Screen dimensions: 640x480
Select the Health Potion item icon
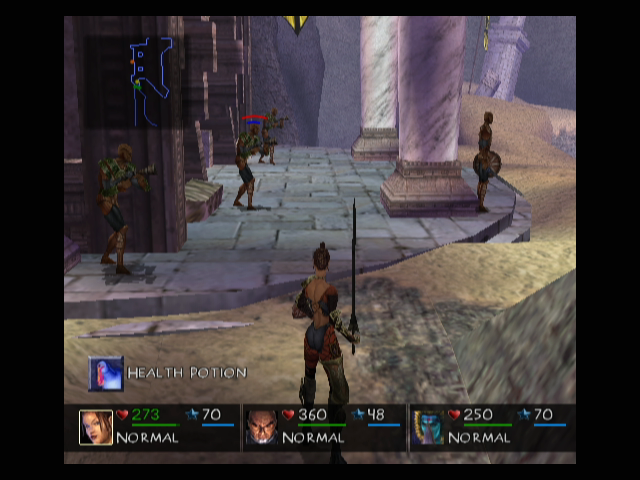click(106, 373)
